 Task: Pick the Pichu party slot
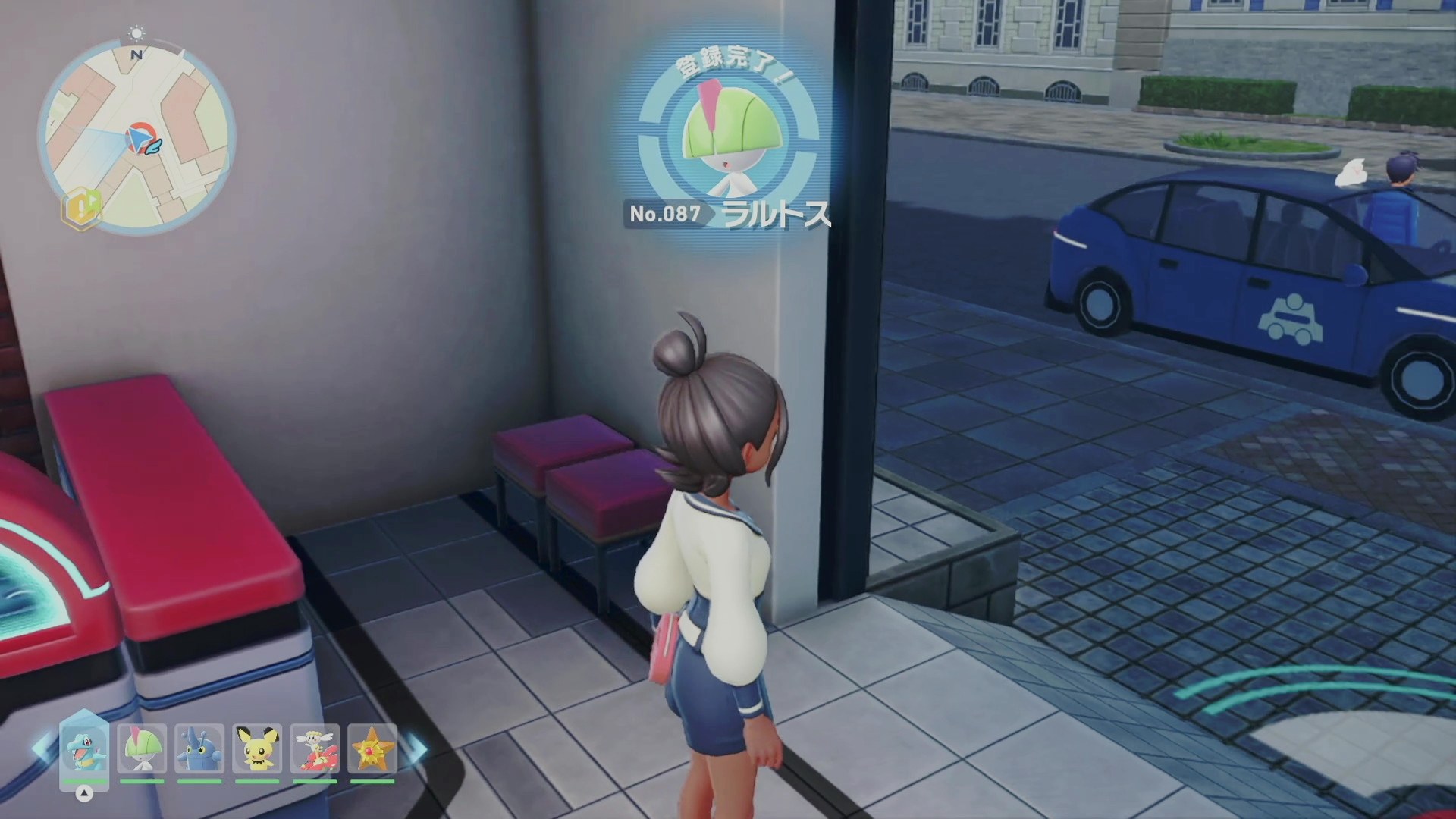coord(257,748)
